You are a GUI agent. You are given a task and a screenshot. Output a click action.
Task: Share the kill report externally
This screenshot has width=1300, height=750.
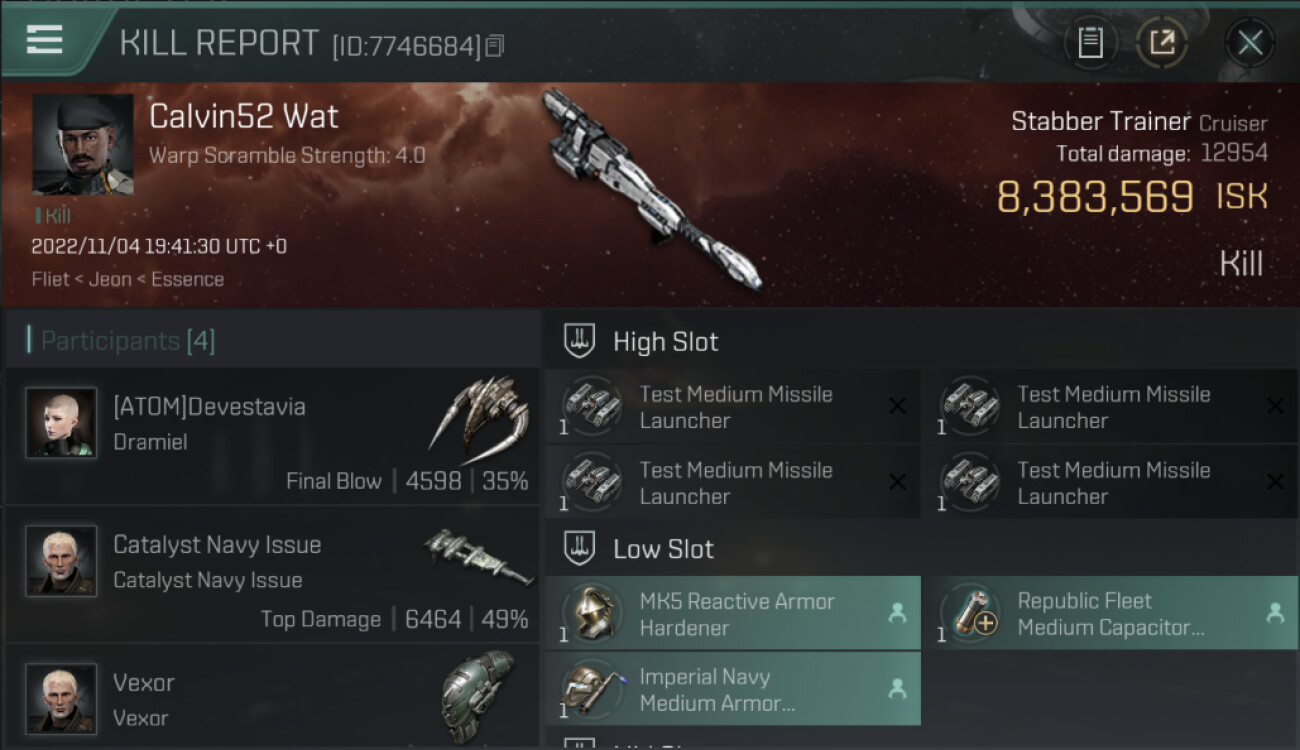1162,43
